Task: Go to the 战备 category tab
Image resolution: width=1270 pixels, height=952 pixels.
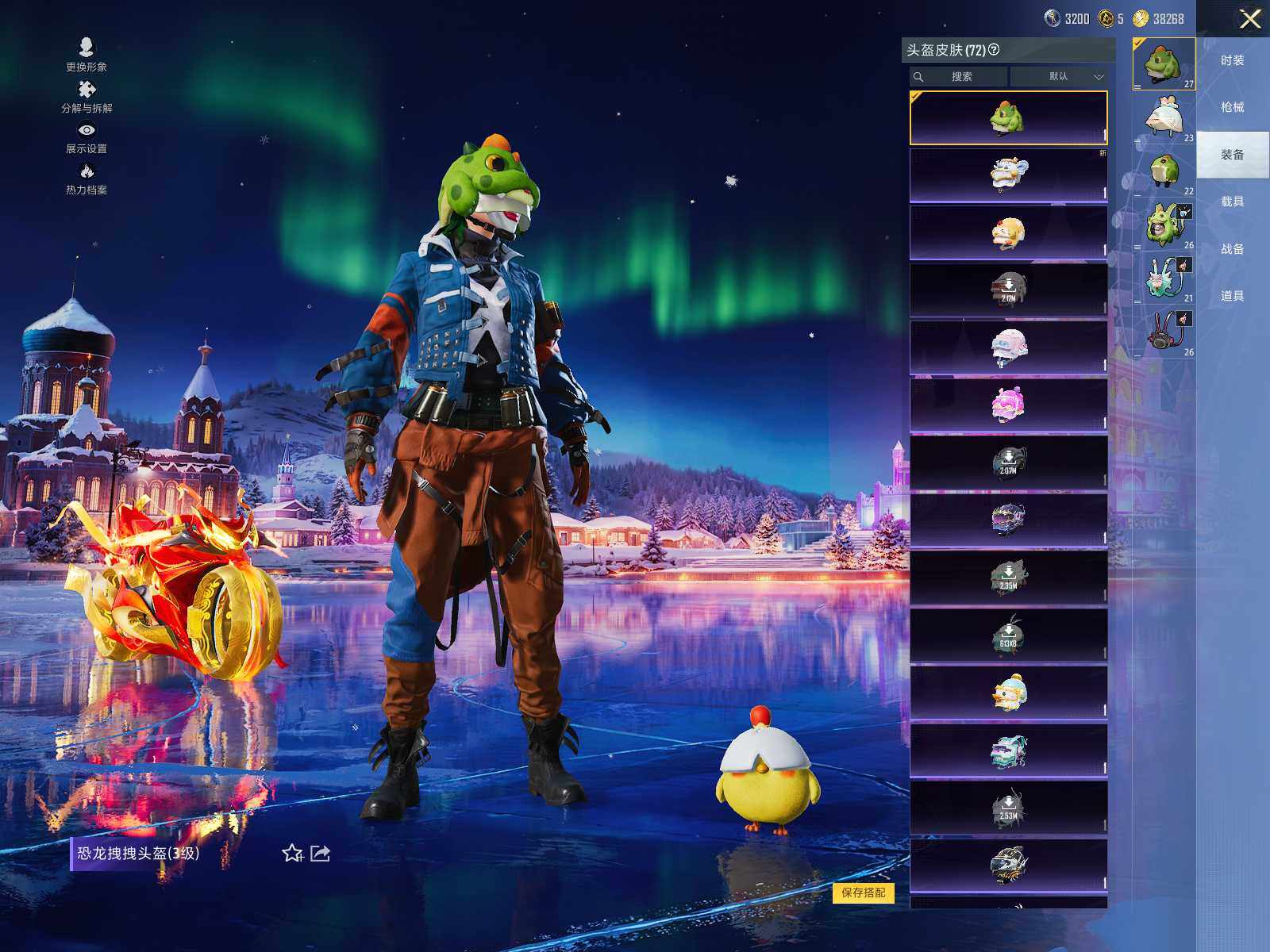Action: pyautogui.click(x=1232, y=249)
